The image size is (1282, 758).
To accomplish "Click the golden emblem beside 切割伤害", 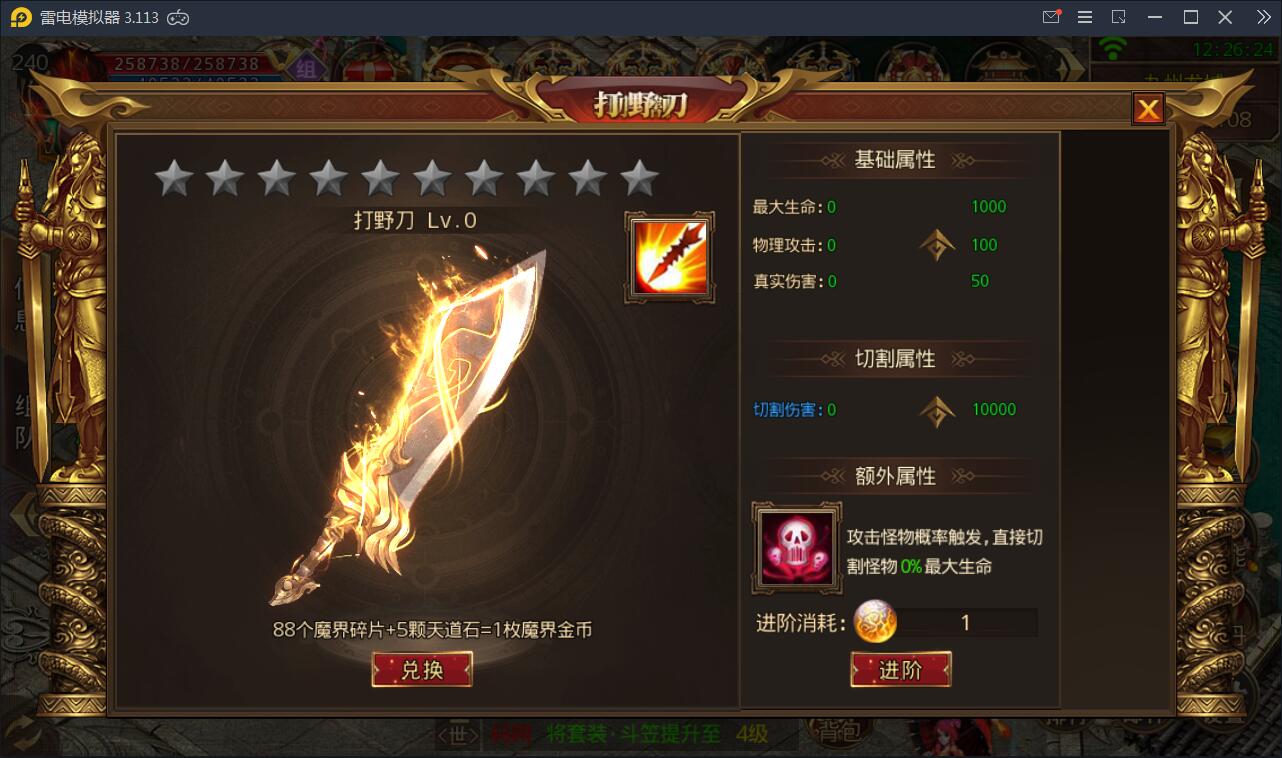I will coord(937,411).
